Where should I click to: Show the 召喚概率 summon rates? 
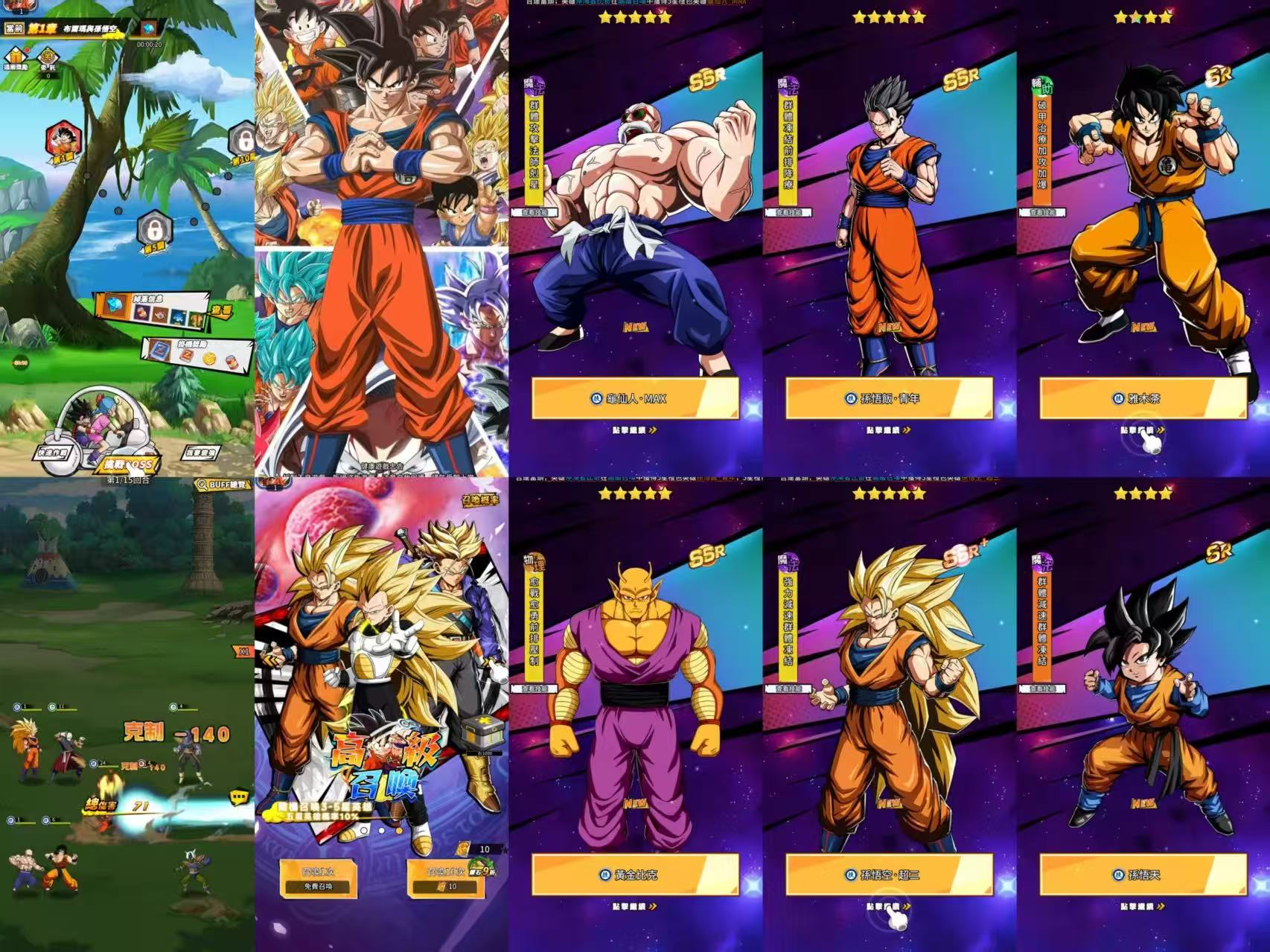482,499
